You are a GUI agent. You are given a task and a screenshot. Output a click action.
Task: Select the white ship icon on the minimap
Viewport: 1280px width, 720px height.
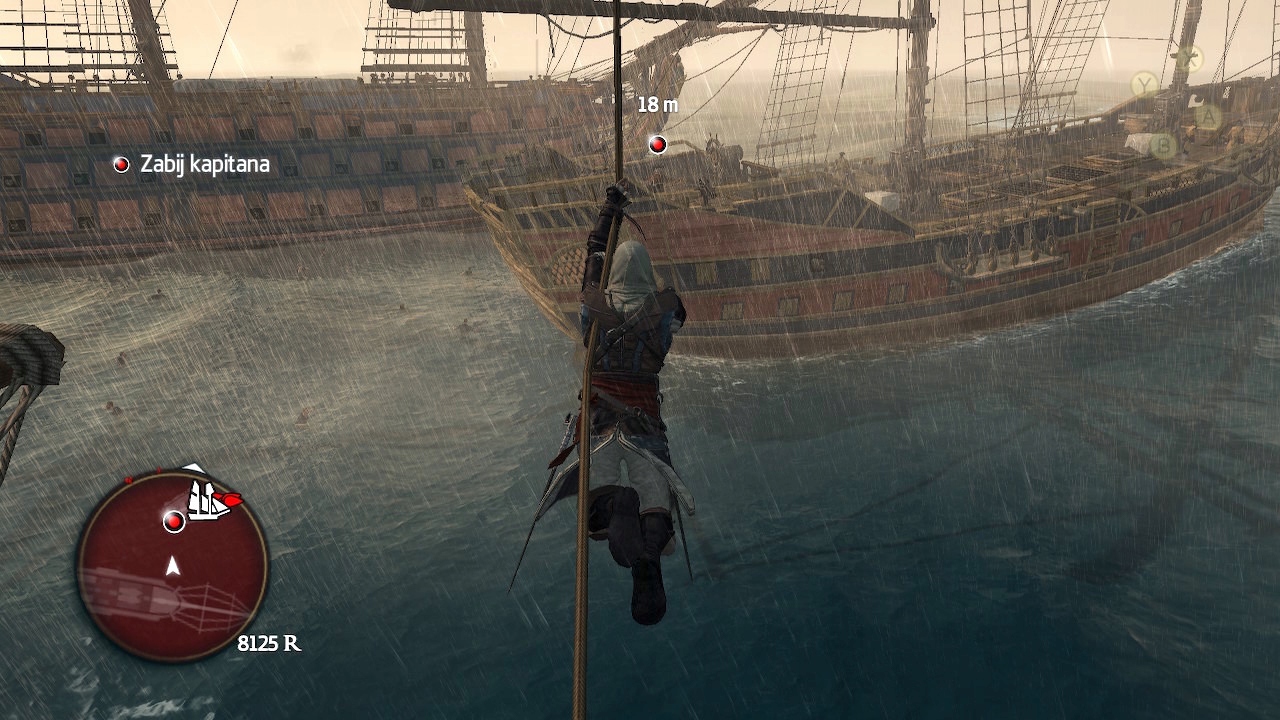click(207, 500)
